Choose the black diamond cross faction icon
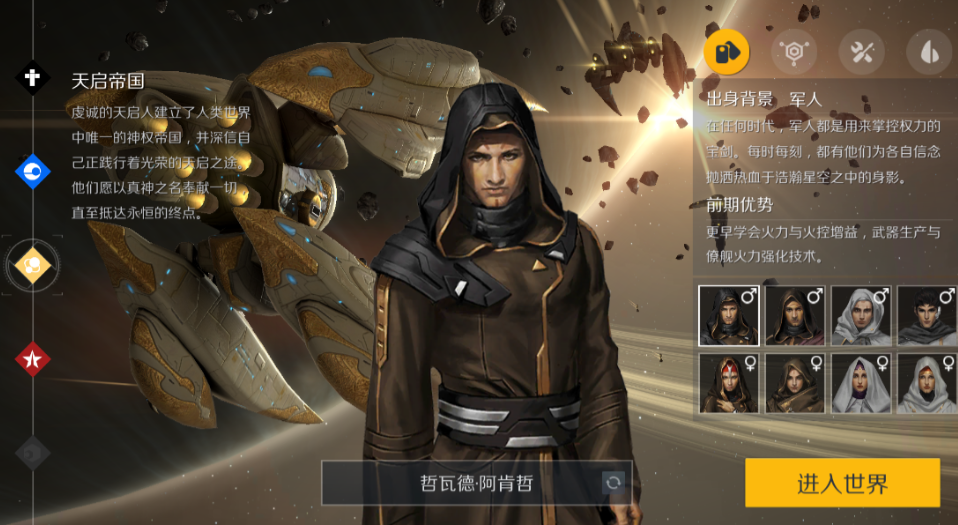 click(x=32, y=77)
